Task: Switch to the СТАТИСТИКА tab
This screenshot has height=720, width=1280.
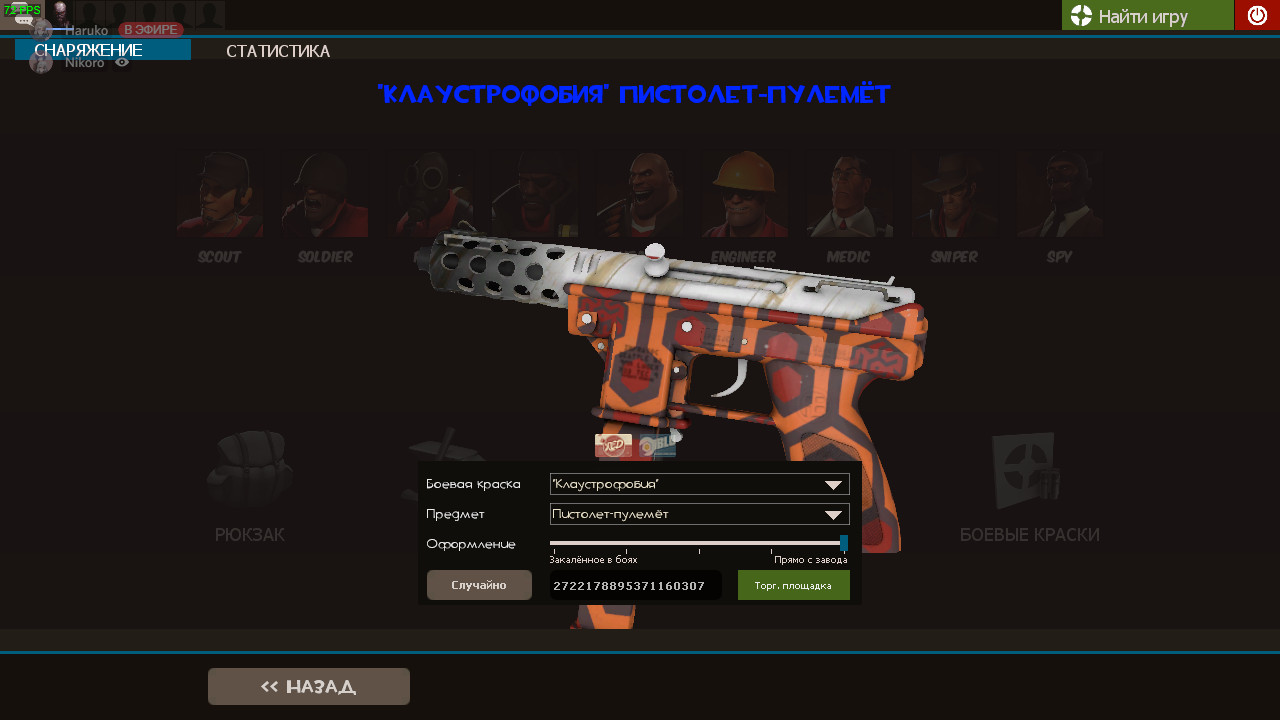Action: tap(278, 50)
